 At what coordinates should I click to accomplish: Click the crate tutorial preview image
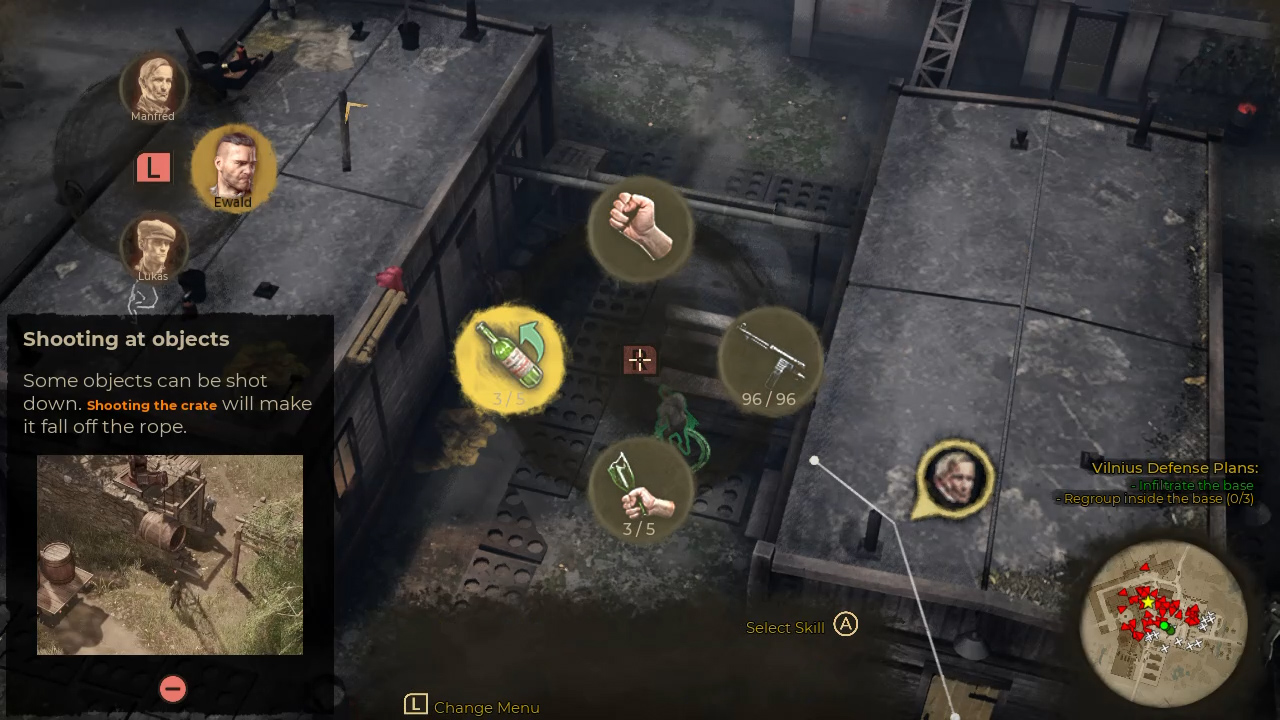[169, 556]
